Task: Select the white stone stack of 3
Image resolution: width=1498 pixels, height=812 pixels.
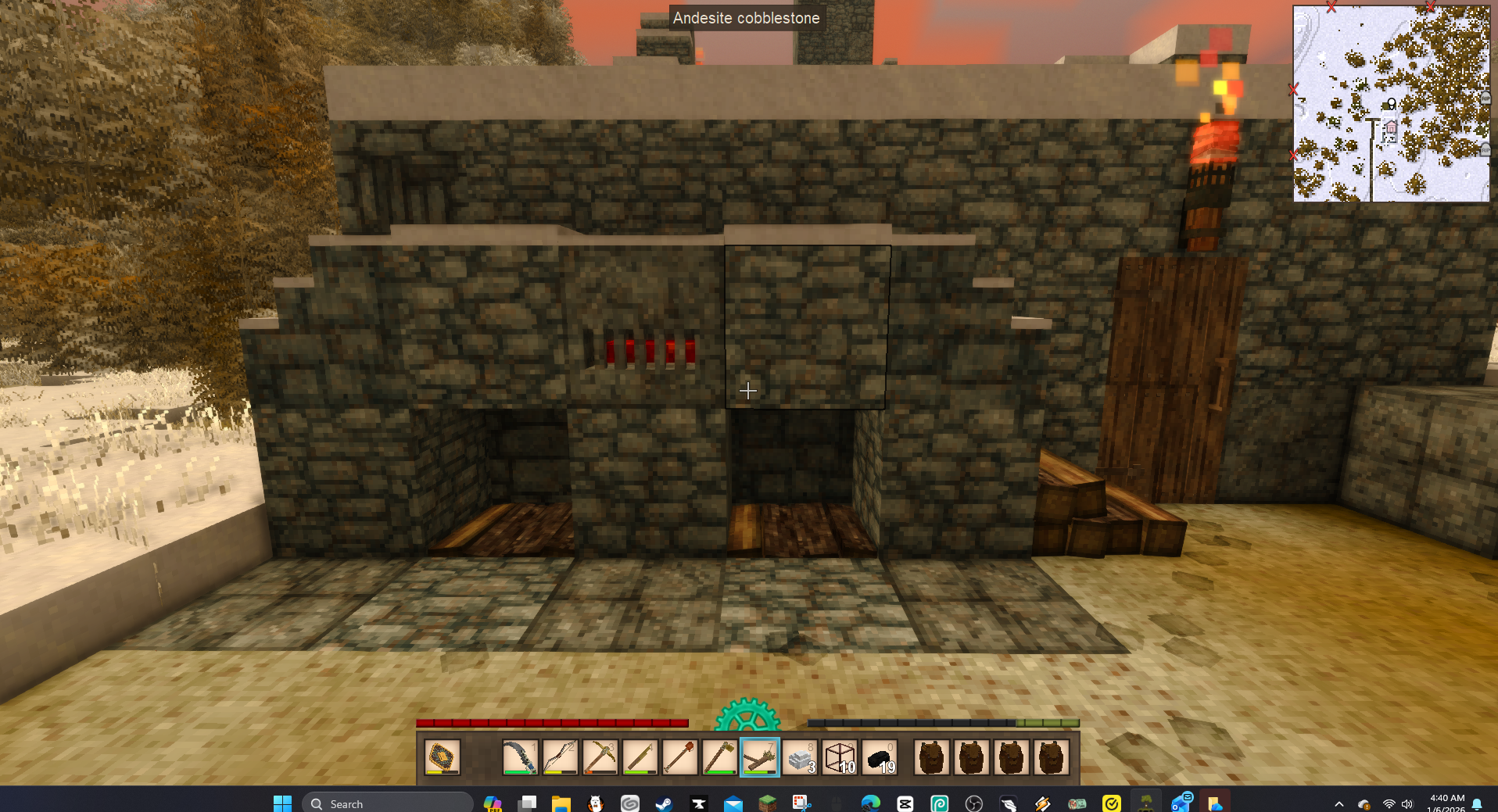Action: (800, 757)
